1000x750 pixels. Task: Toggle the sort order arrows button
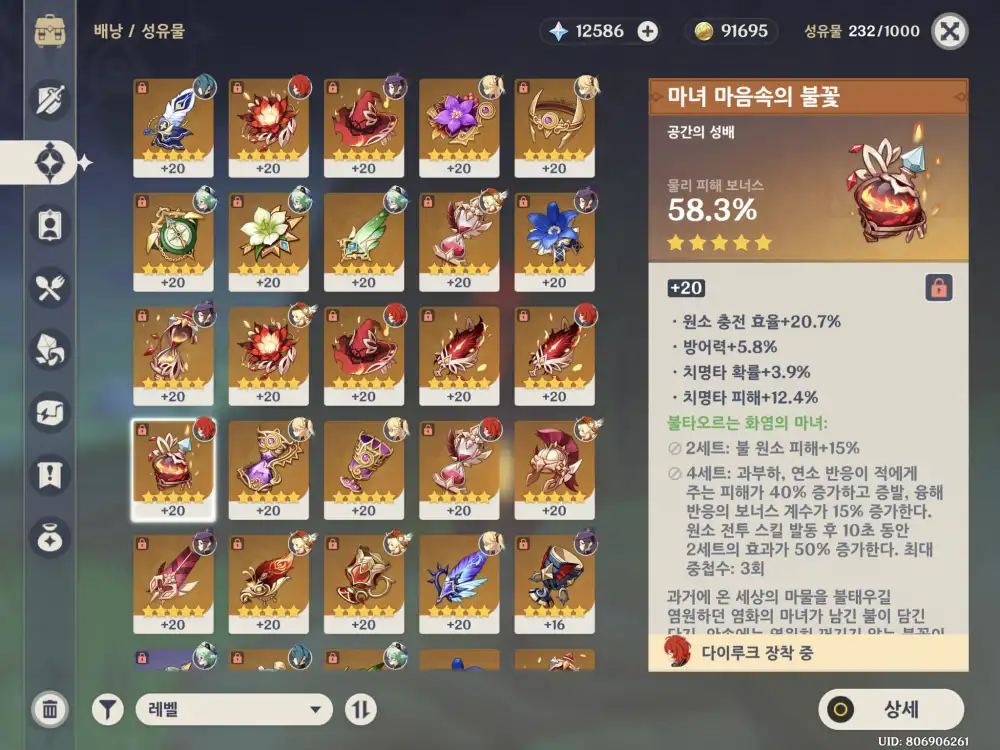click(x=361, y=710)
